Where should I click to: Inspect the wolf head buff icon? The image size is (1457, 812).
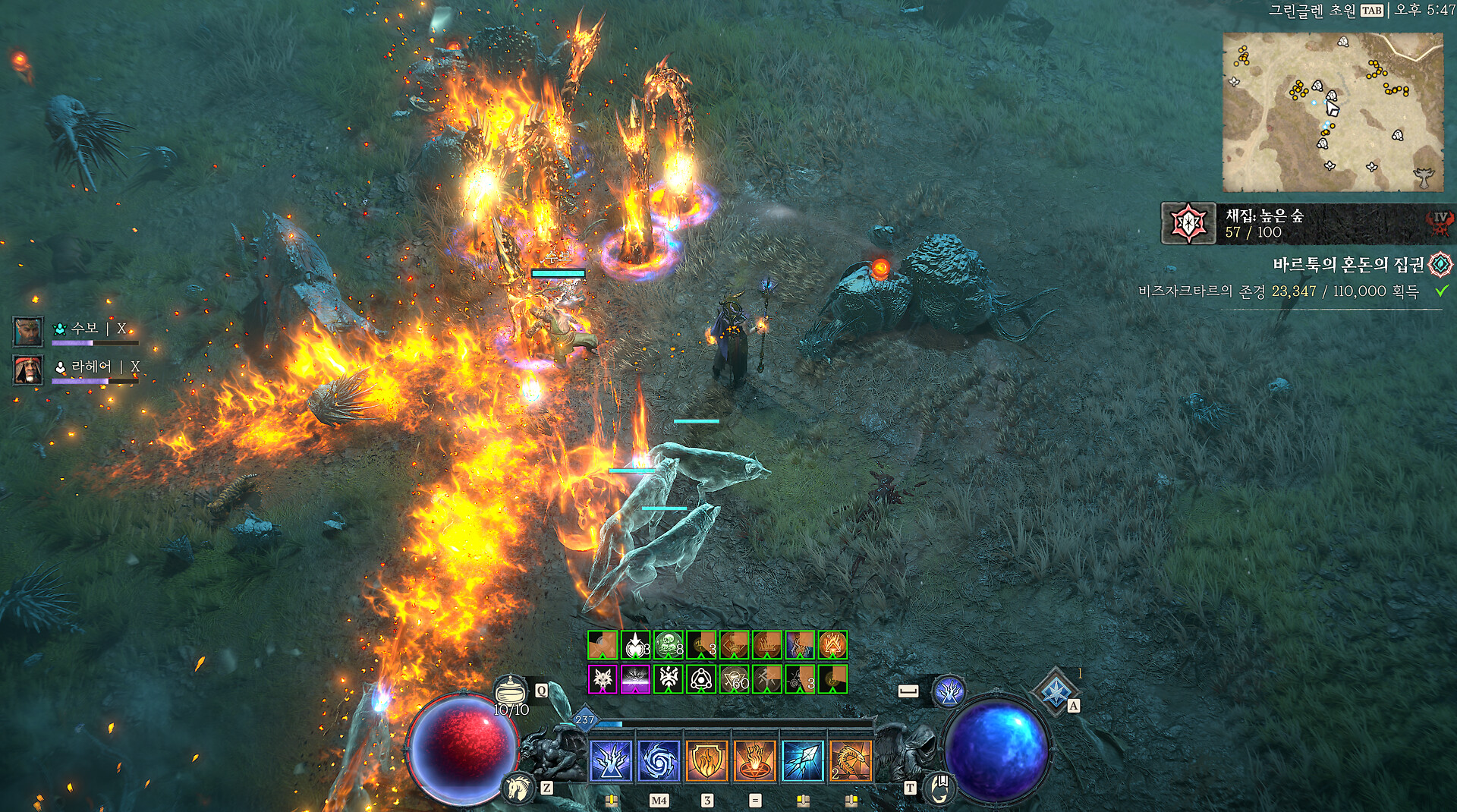pos(603,679)
